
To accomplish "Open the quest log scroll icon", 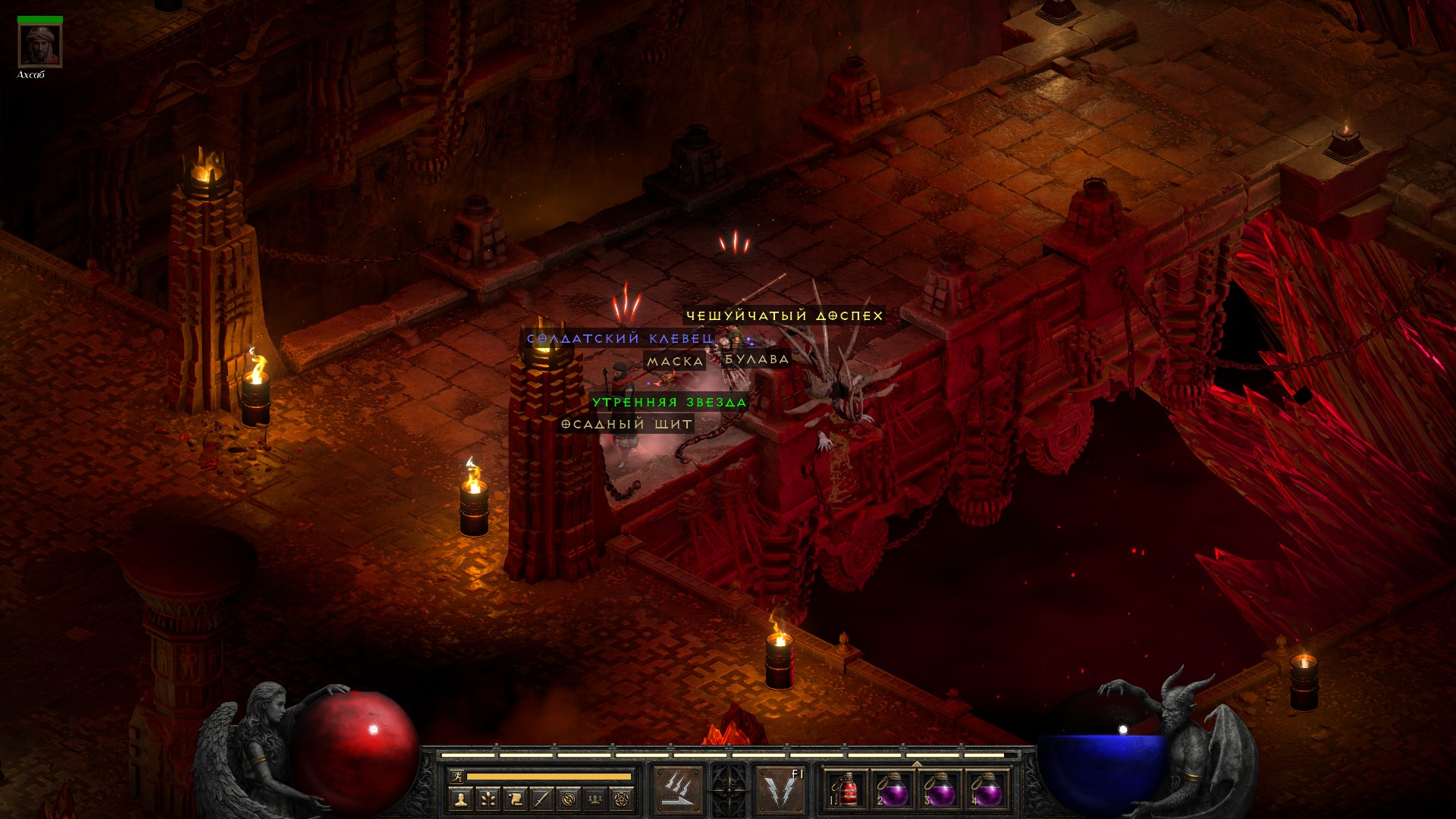I will (514, 799).
